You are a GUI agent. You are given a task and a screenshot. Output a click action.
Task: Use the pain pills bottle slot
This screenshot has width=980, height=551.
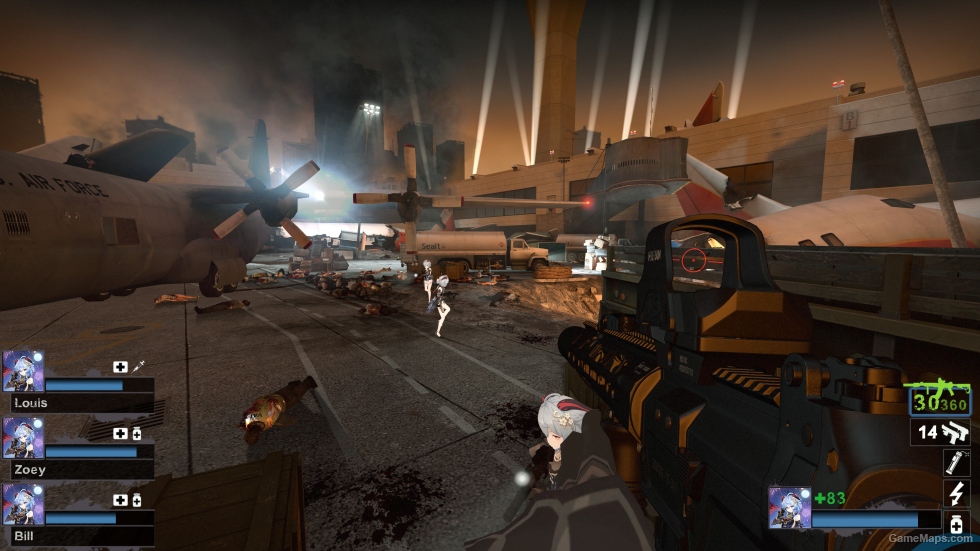click(x=957, y=523)
